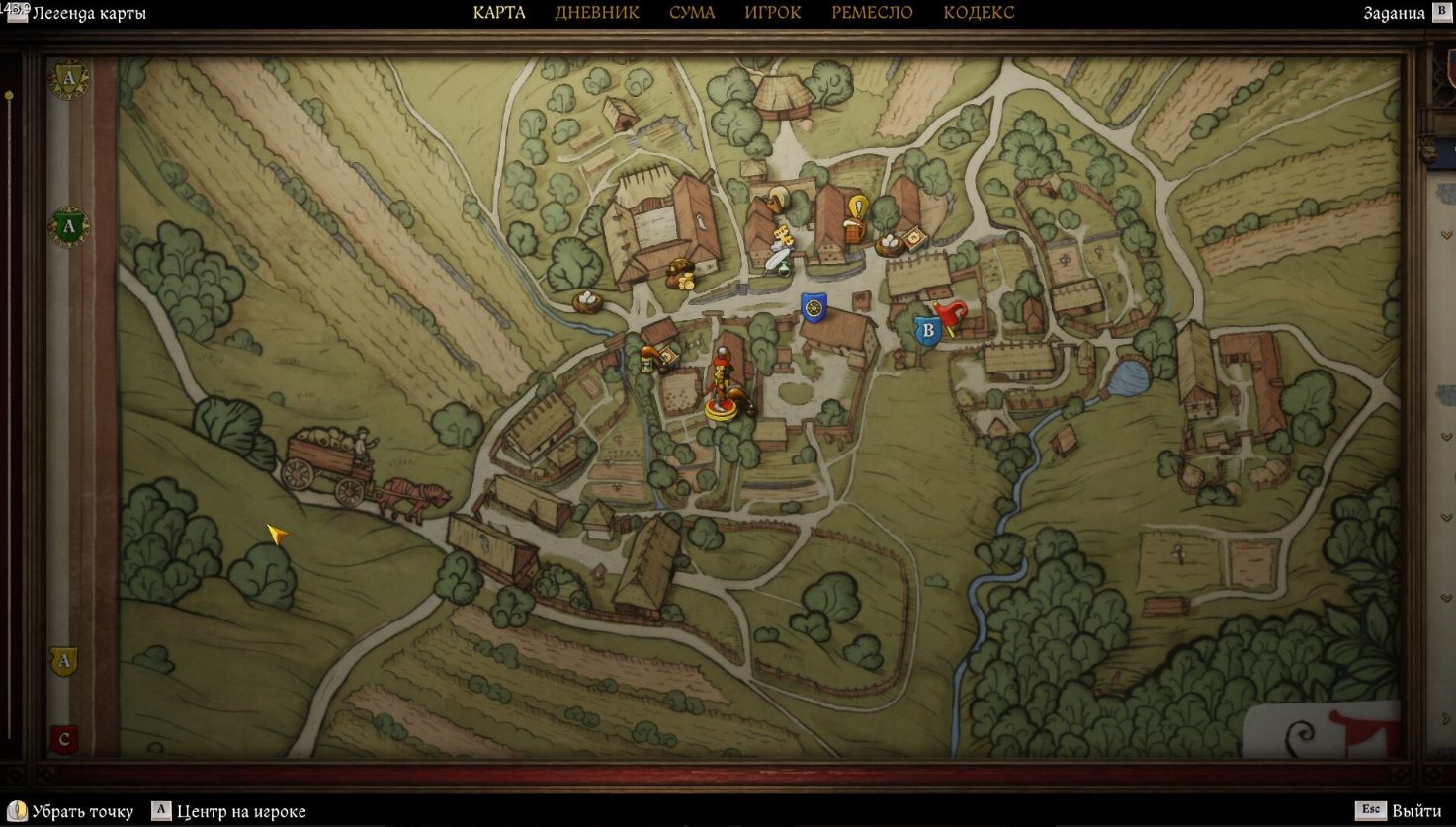
Task: Show the КОДЕКС tab
Action: (979, 13)
